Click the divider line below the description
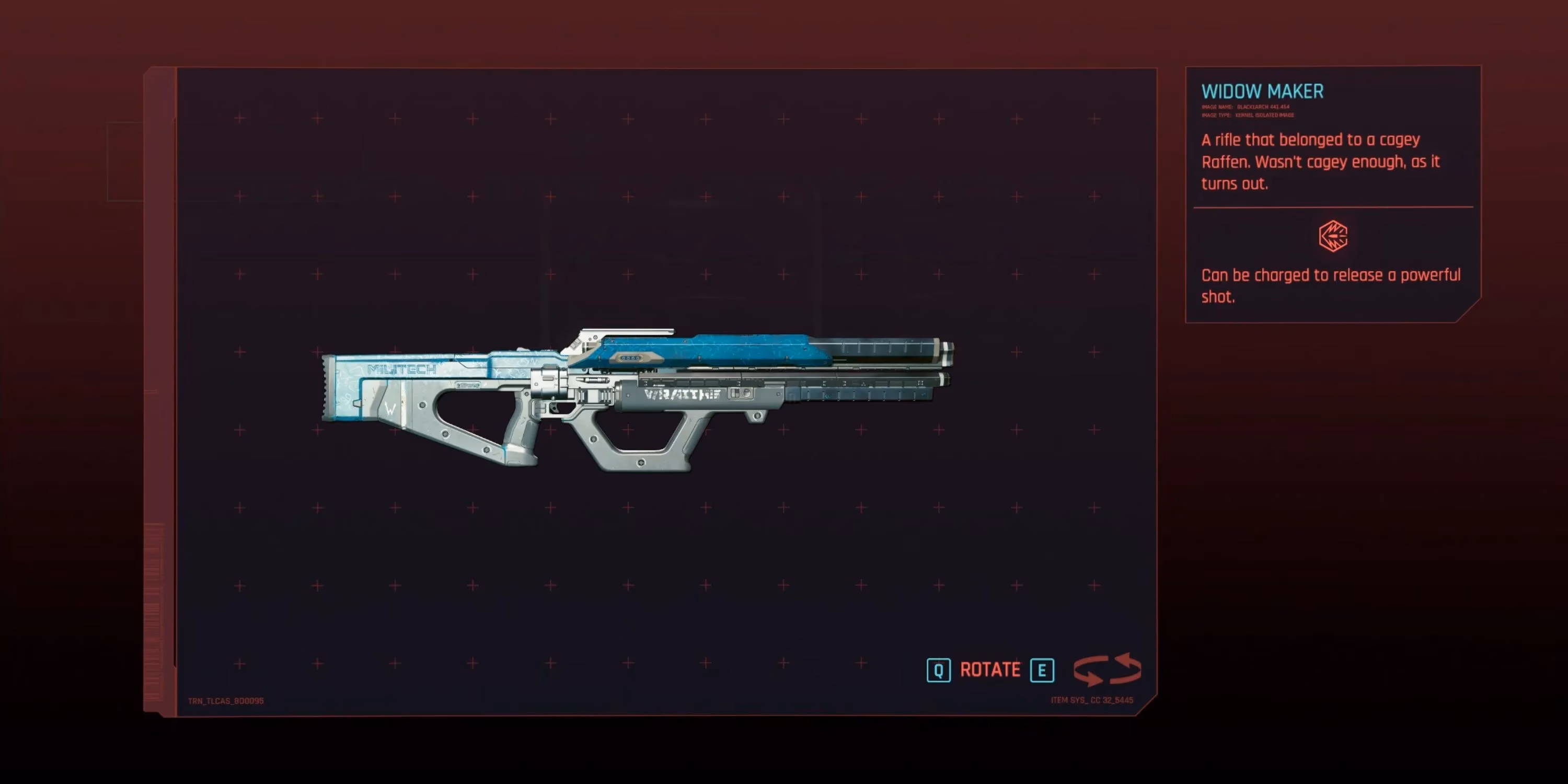 coord(1332,207)
